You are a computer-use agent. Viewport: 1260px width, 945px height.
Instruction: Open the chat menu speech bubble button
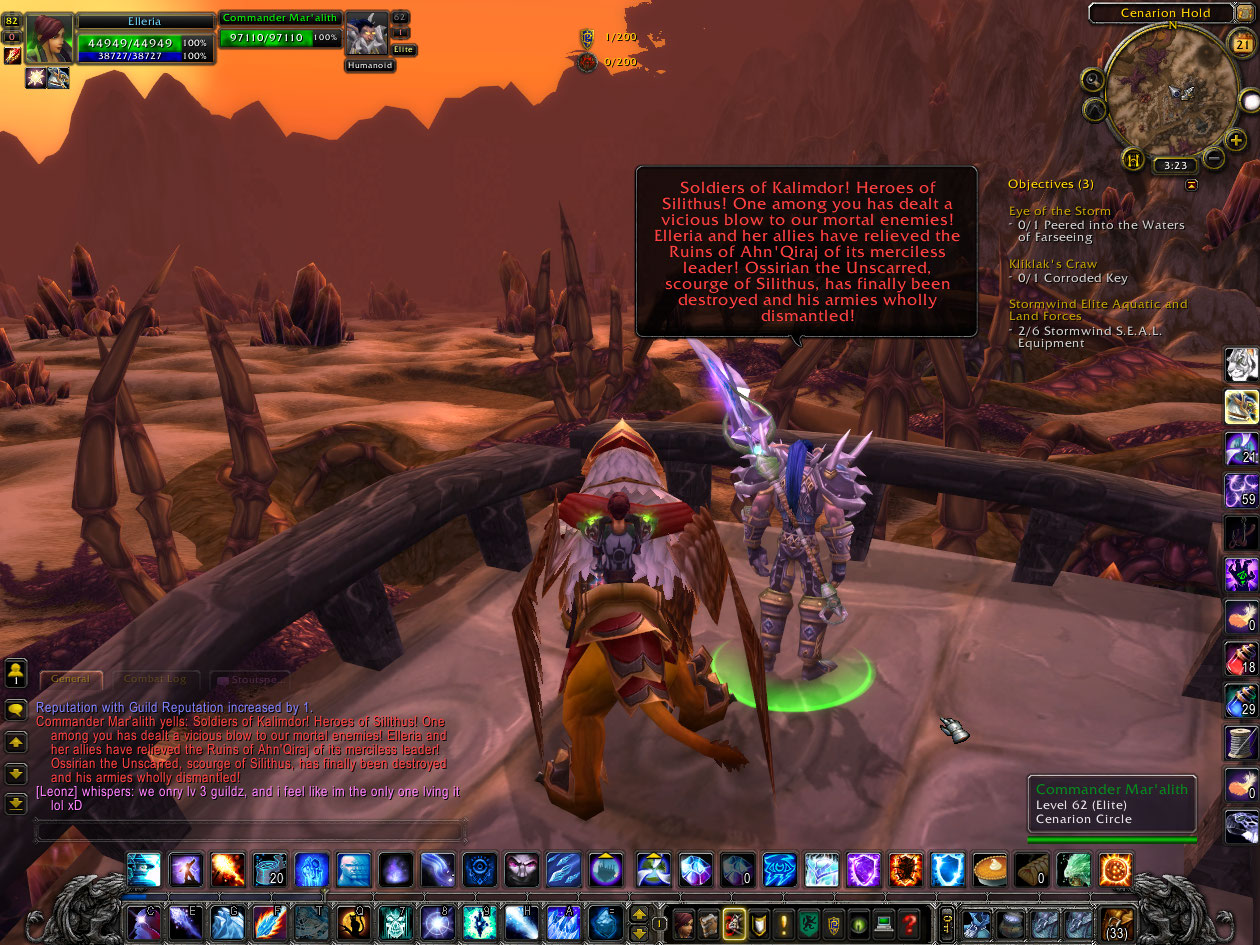click(16, 710)
